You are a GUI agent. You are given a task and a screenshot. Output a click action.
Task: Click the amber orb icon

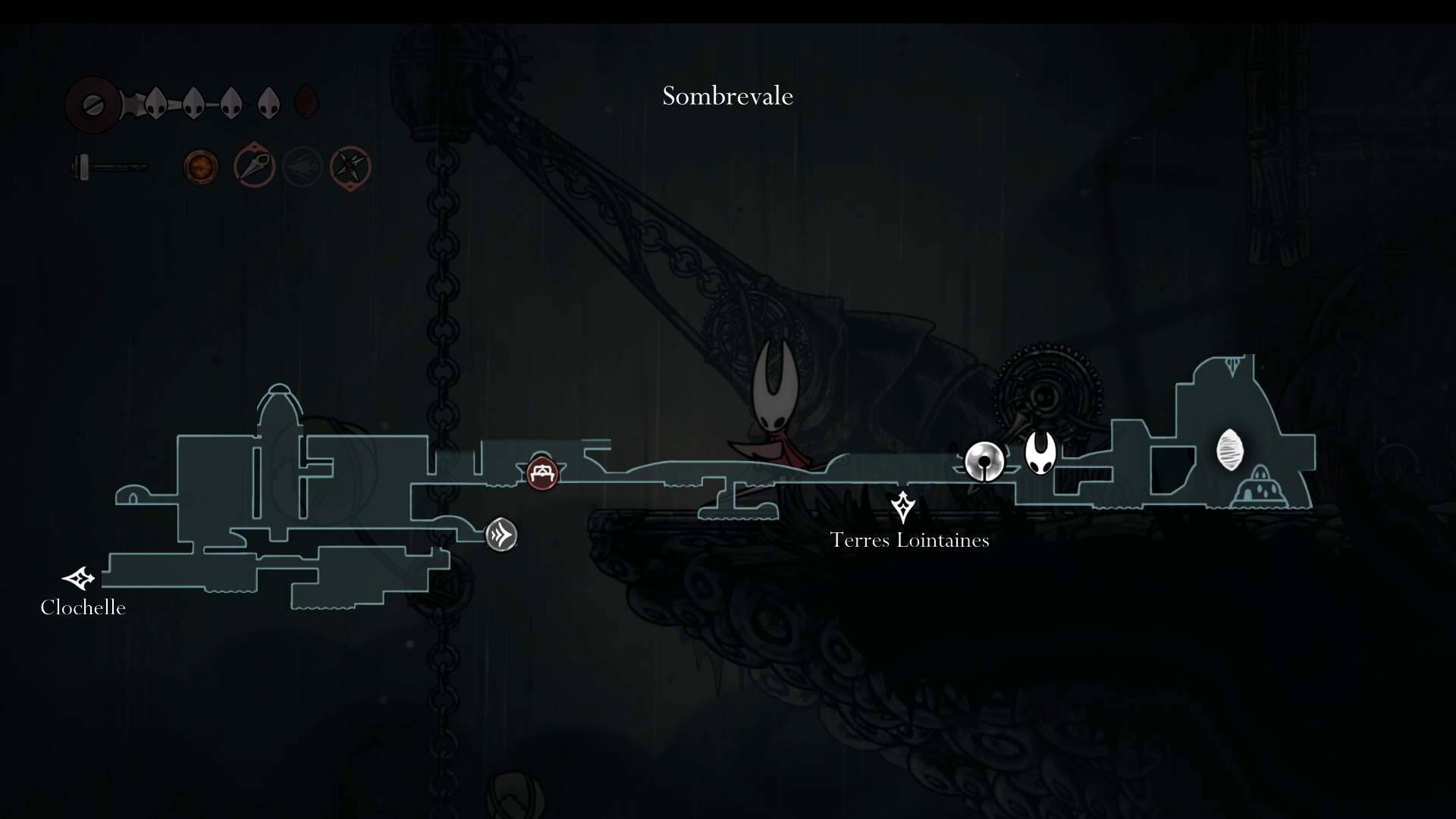[x=201, y=167]
